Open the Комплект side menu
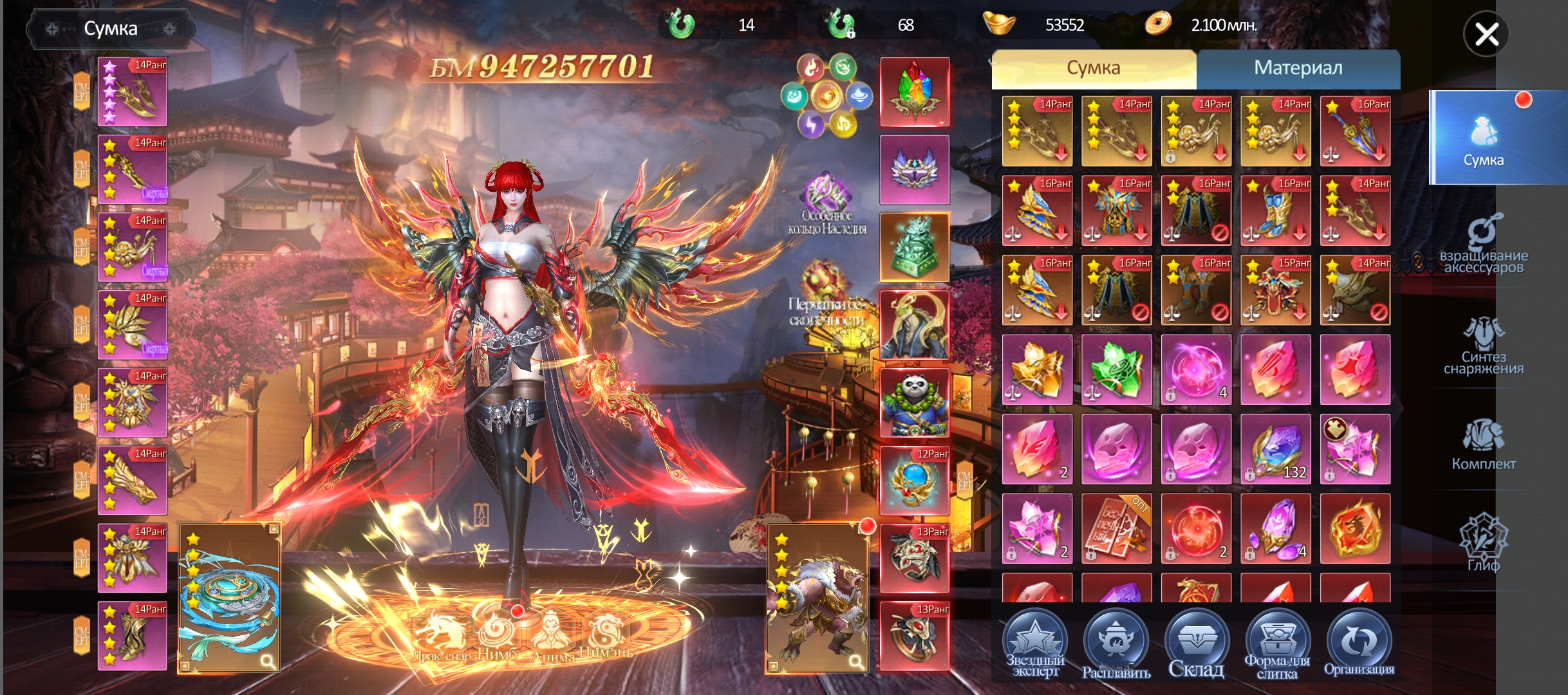Screen dimensions: 1568x695 tap(1483, 445)
